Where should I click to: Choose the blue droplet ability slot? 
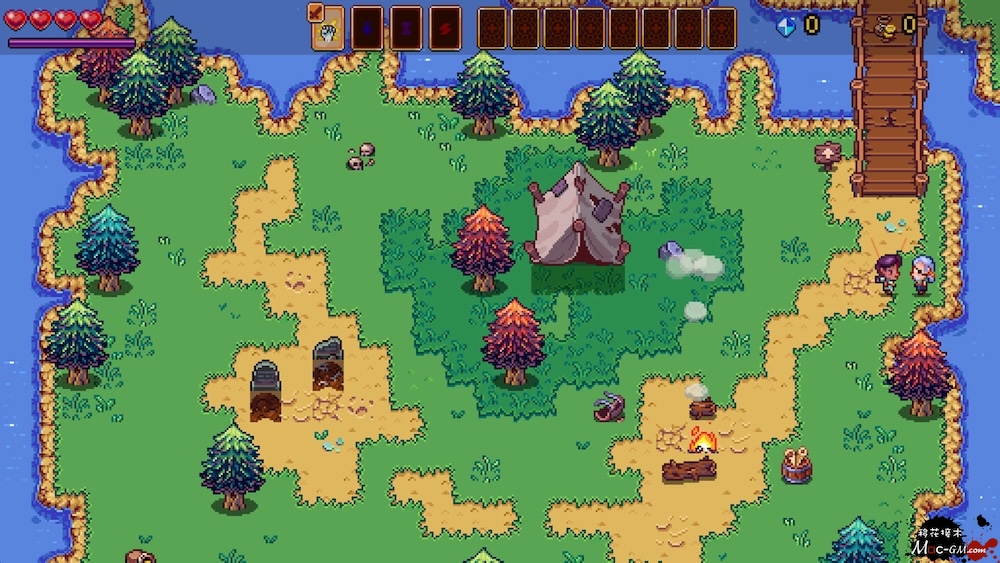click(366, 29)
